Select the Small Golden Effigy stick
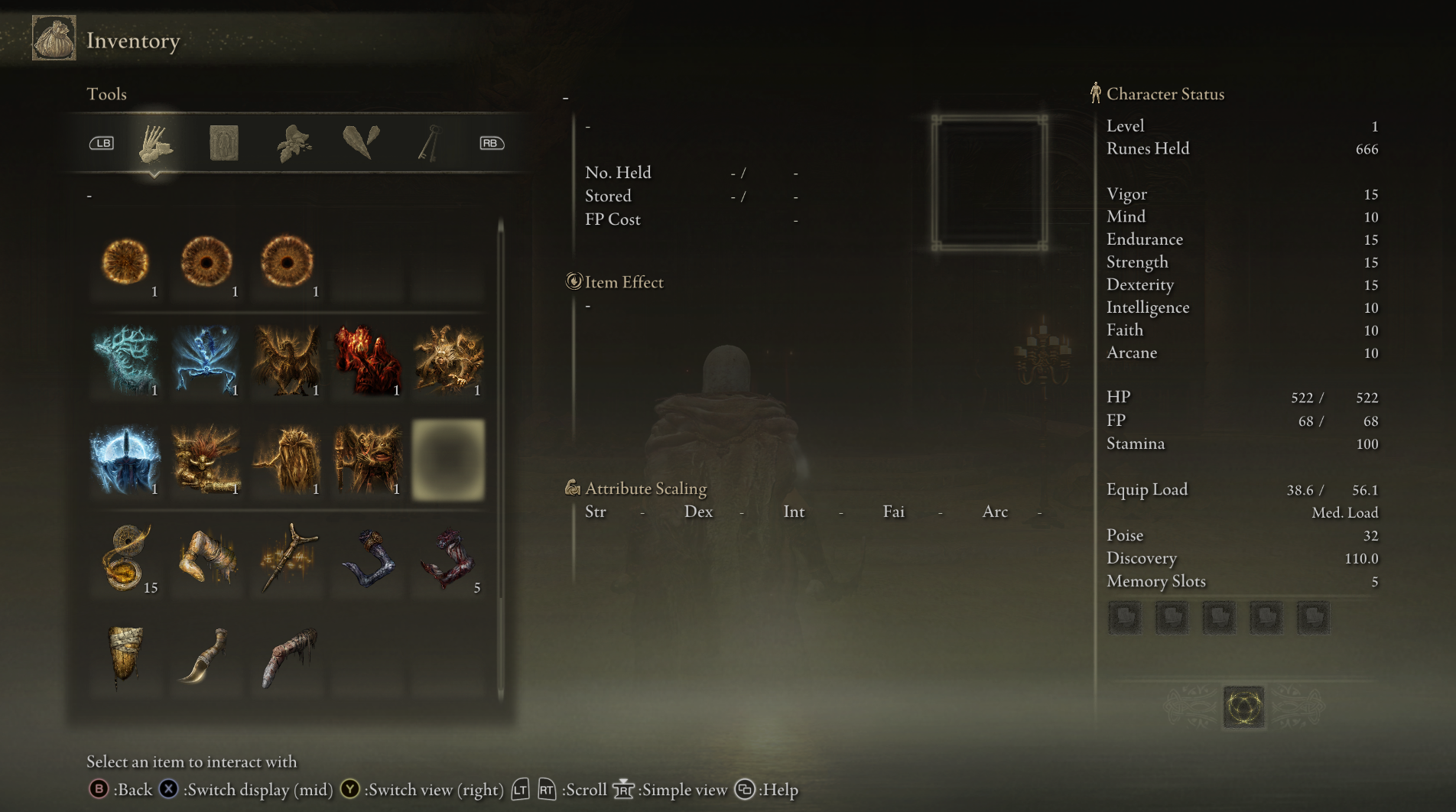 click(x=287, y=558)
